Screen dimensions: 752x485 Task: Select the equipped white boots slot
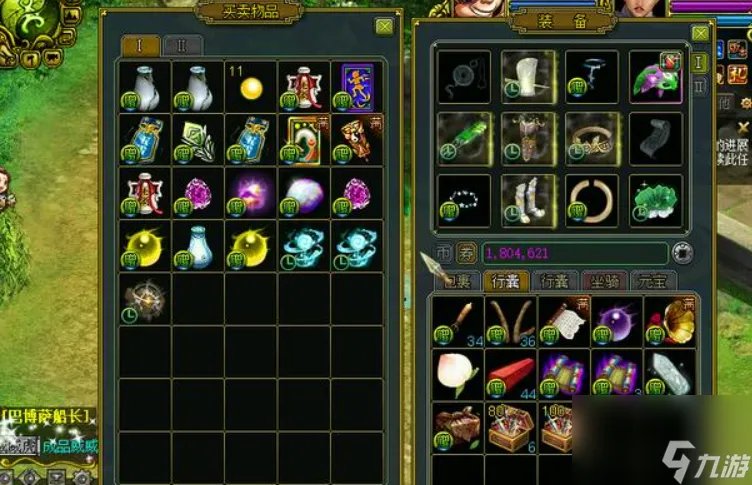click(527, 199)
